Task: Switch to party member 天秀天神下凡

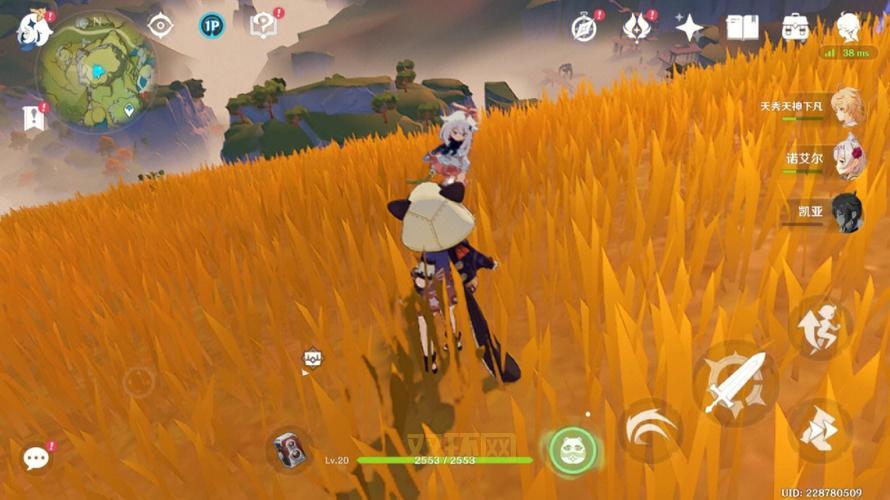Action: pyautogui.click(x=846, y=108)
